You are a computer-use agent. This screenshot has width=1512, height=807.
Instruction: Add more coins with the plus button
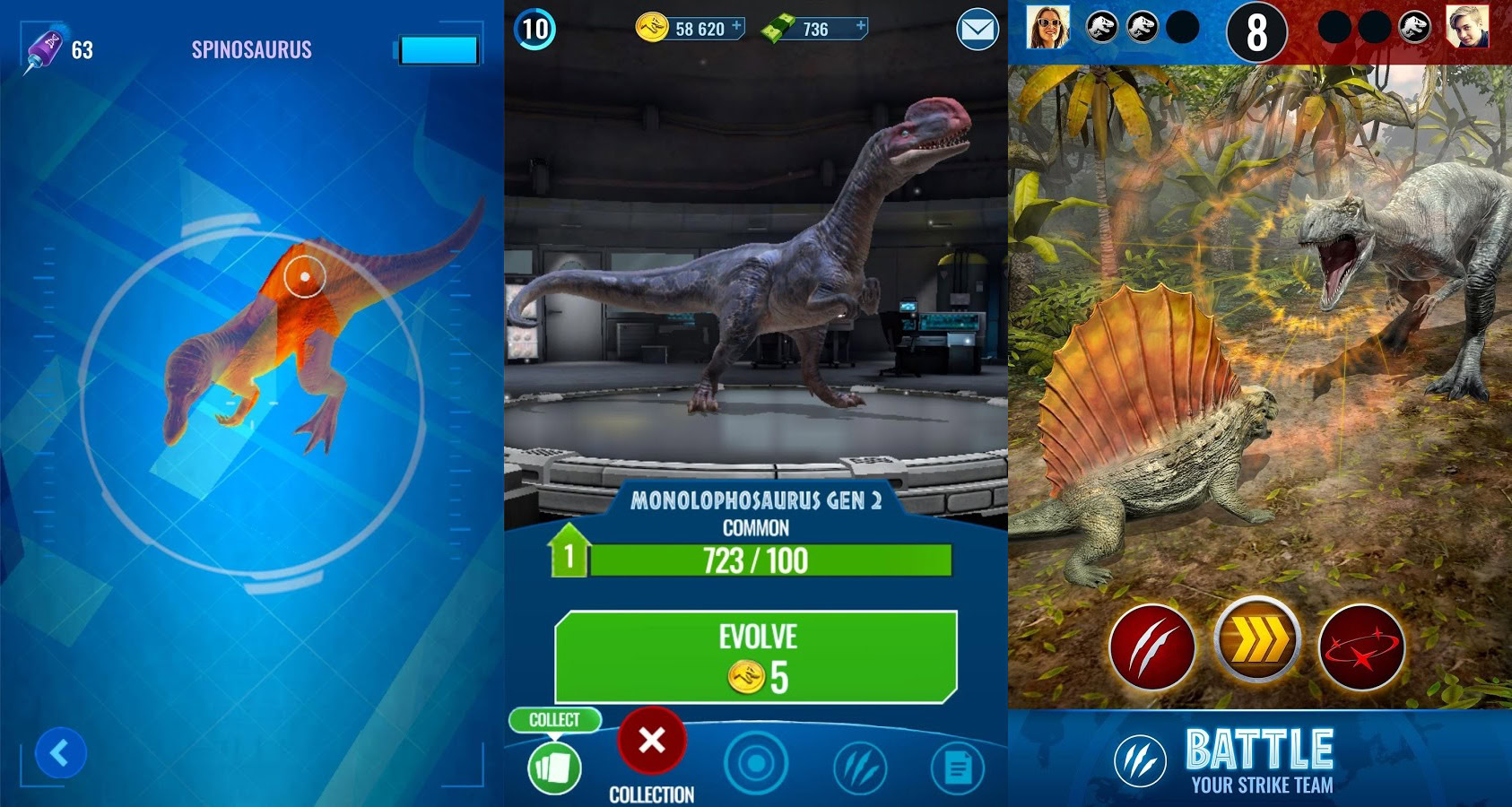736,26
